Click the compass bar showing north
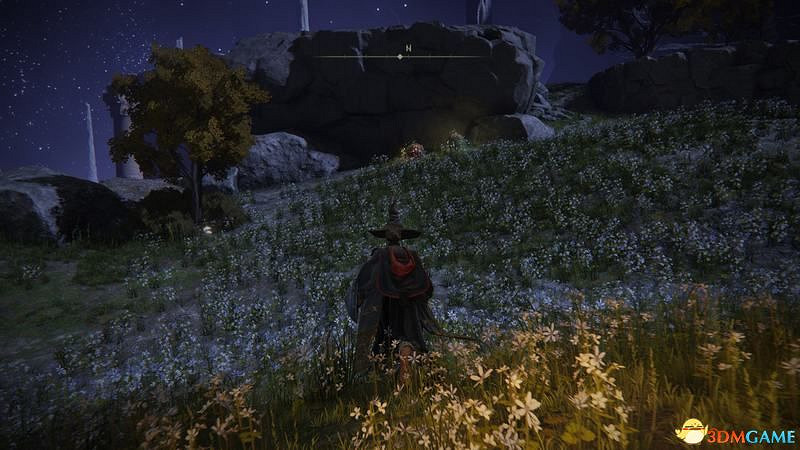Screen dimensions: 800x450 pyautogui.click(x=400, y=56)
